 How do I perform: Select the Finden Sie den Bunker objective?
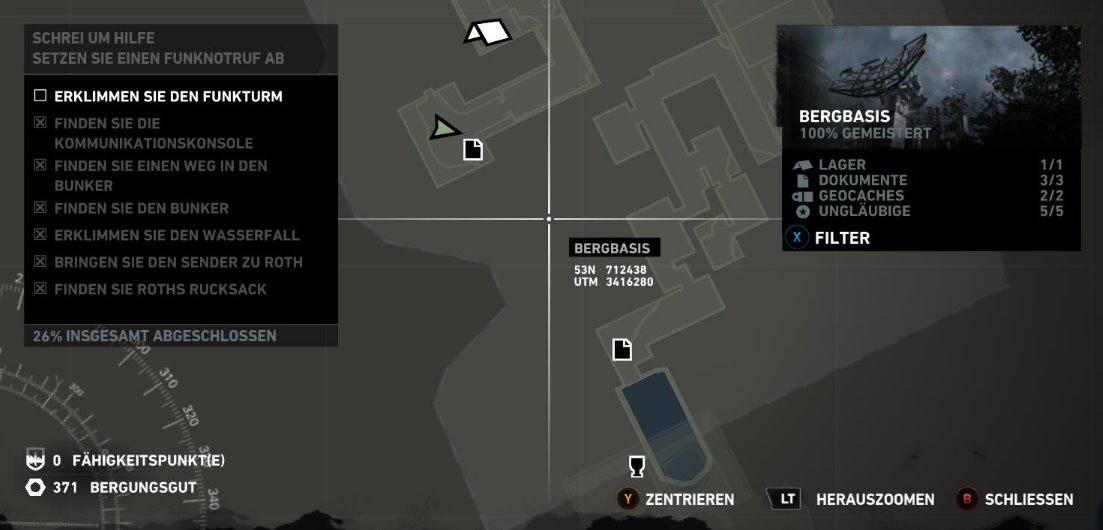click(141, 208)
